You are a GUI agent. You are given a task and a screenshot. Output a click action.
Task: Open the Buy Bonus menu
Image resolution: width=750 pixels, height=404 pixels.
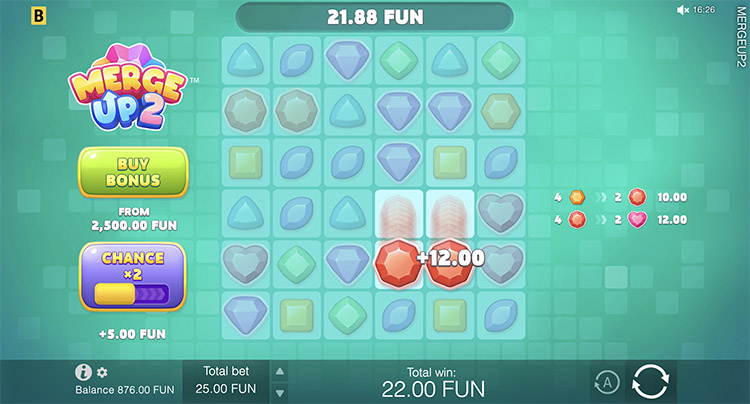[133, 172]
